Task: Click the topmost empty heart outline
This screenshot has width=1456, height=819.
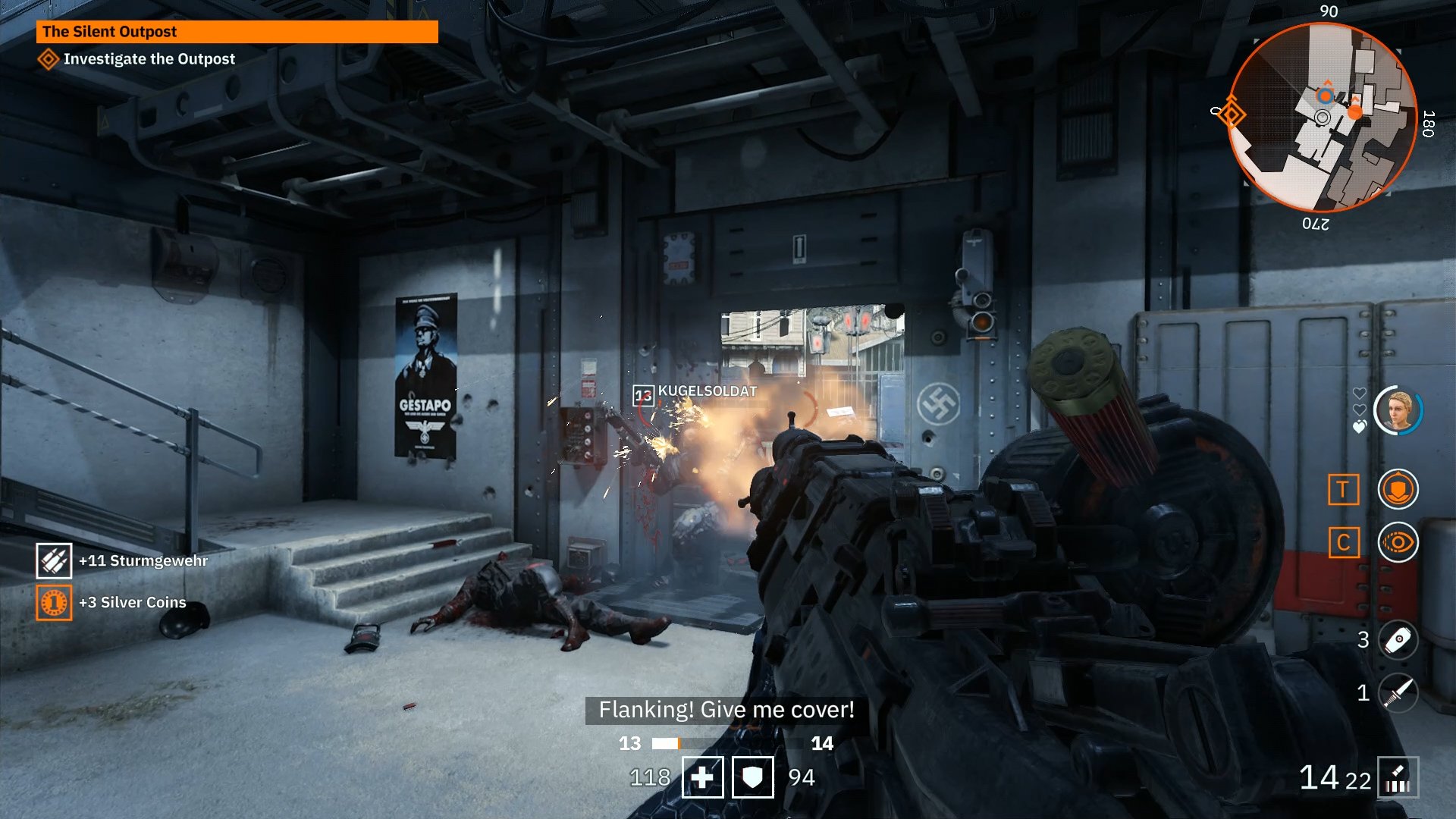Action: tap(1360, 392)
